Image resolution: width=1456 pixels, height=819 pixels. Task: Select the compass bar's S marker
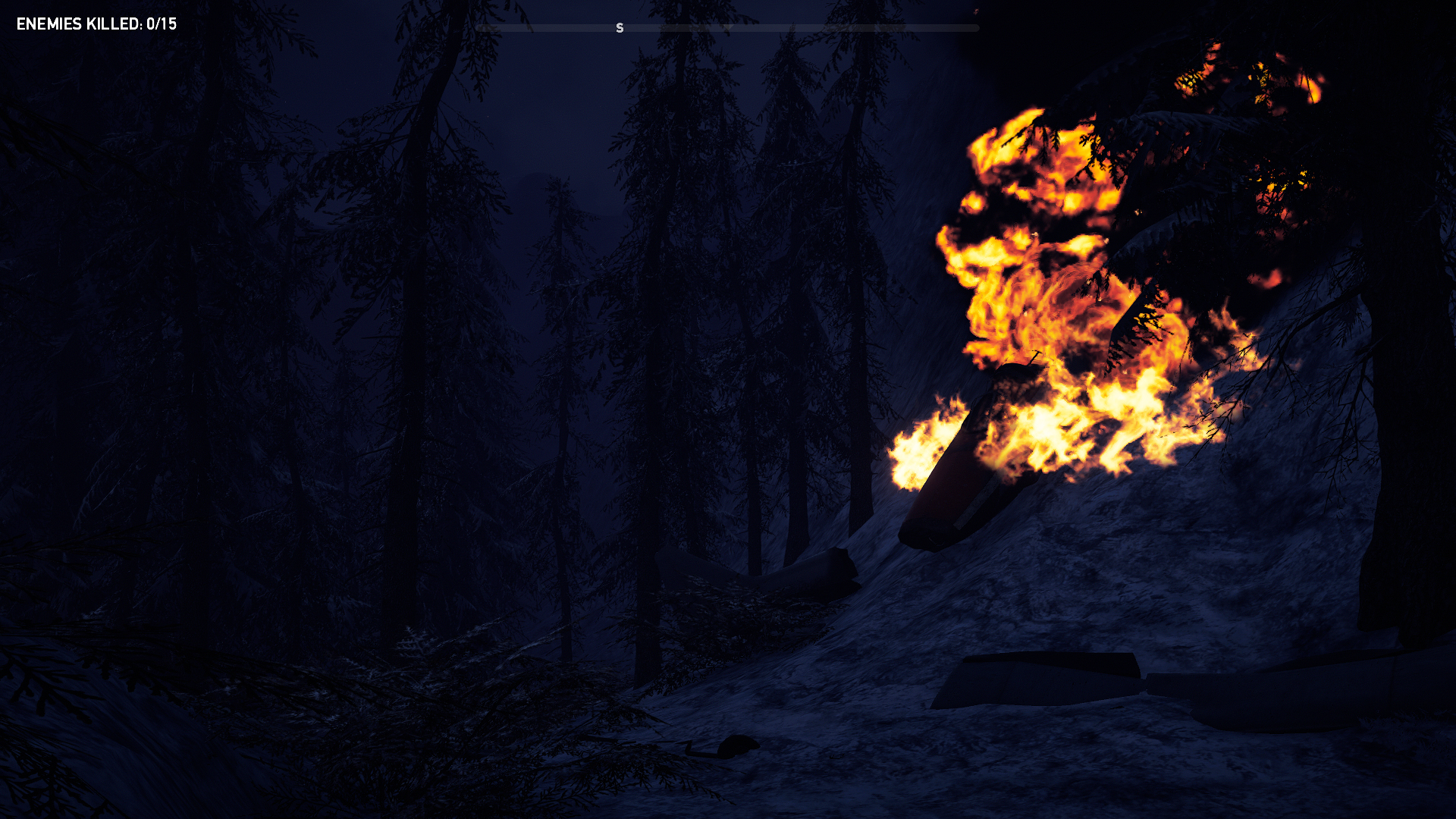click(620, 28)
